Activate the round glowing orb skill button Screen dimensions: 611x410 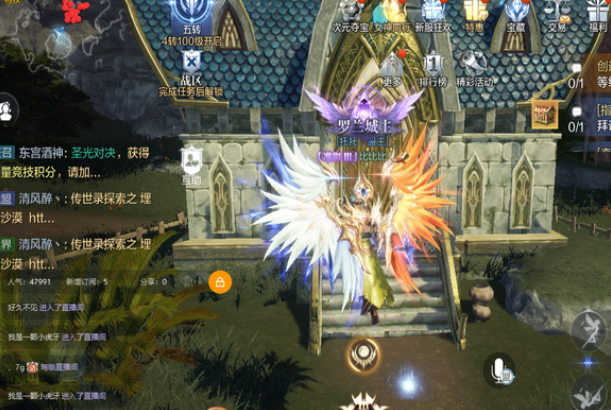pos(362,353)
